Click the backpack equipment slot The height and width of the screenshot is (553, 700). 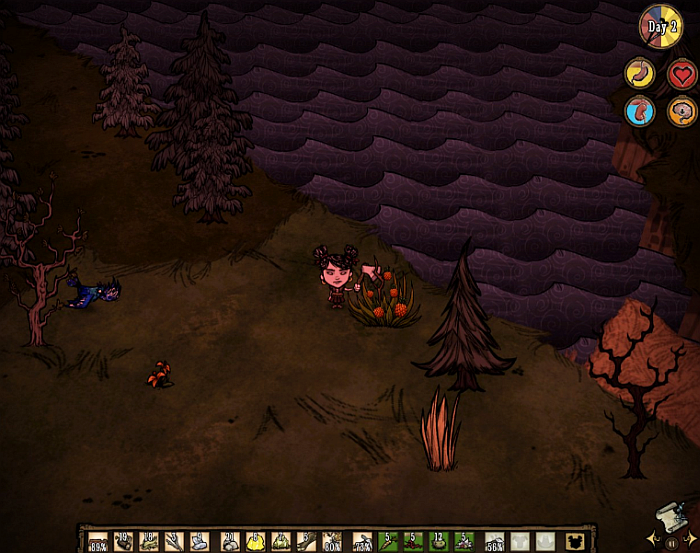pos(577,541)
